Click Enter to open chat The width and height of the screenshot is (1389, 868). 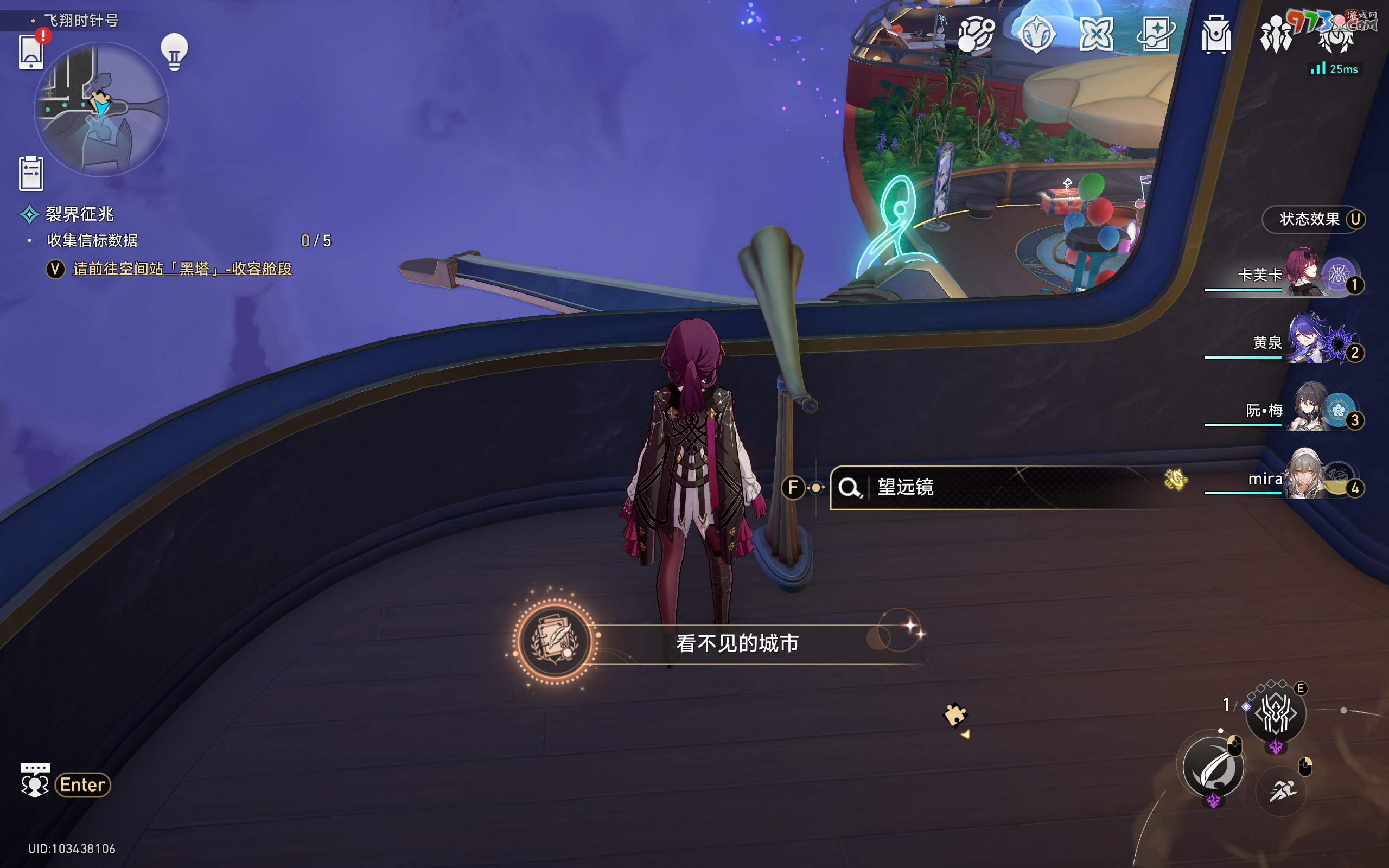(x=82, y=785)
